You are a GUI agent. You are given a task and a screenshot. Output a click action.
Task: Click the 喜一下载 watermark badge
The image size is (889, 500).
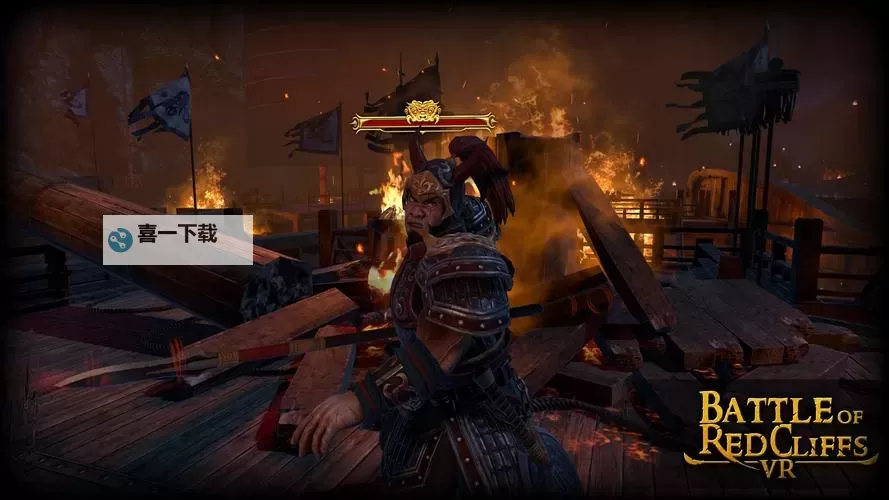(177, 239)
